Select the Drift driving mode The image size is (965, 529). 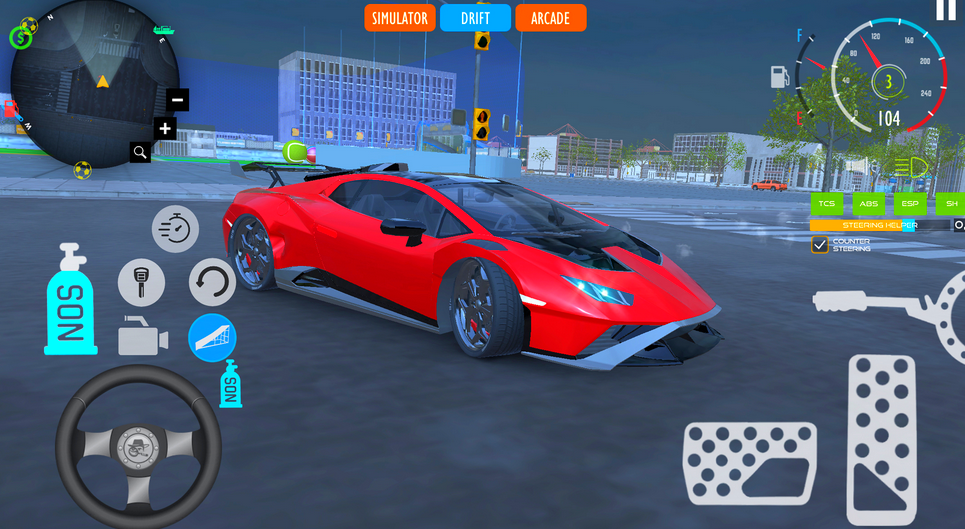(x=475, y=18)
